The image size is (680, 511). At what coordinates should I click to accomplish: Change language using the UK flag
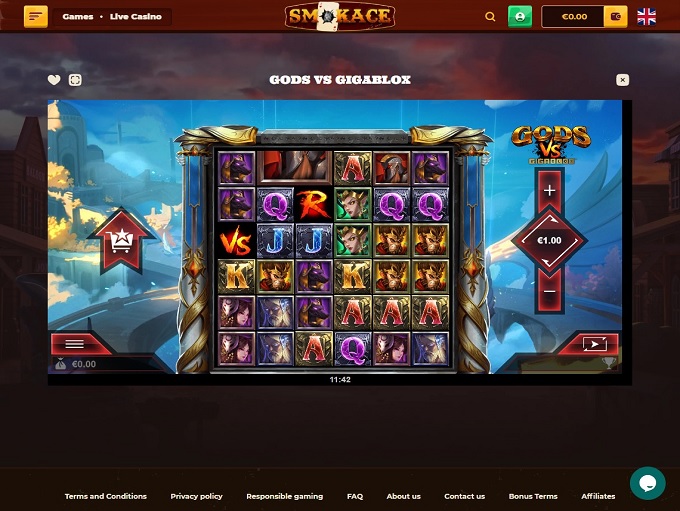coord(647,16)
